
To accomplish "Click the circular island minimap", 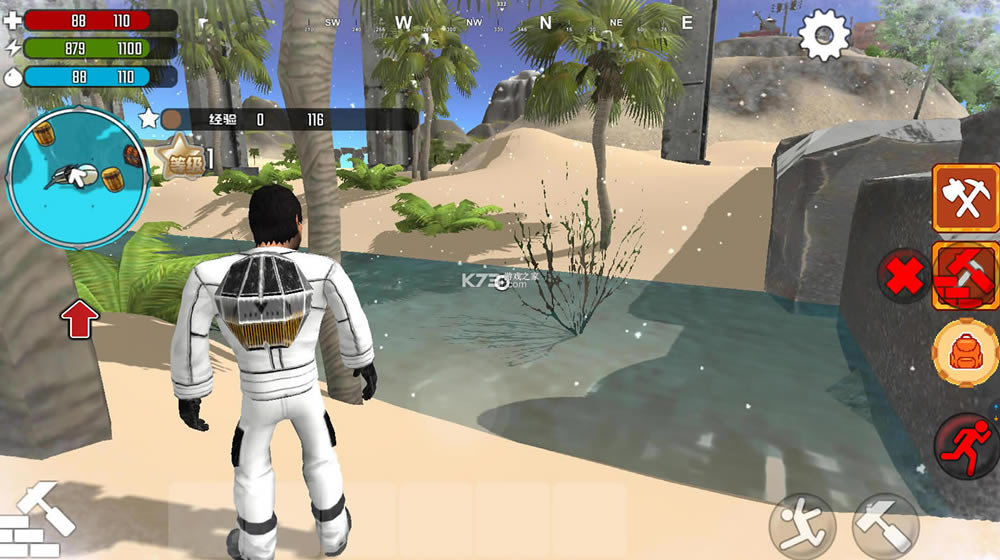I will coord(77,179).
